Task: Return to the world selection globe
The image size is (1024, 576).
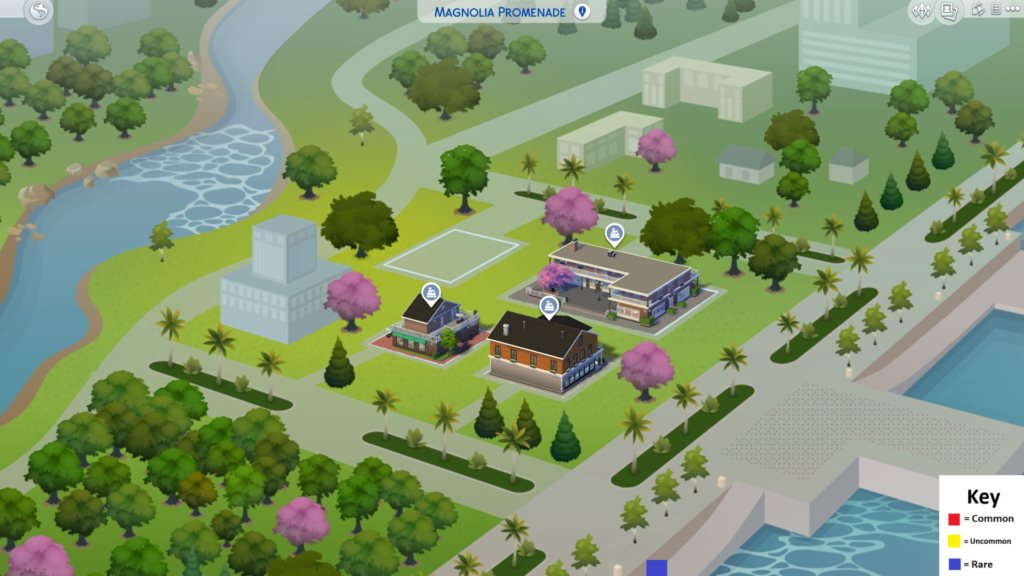Action: (39, 12)
